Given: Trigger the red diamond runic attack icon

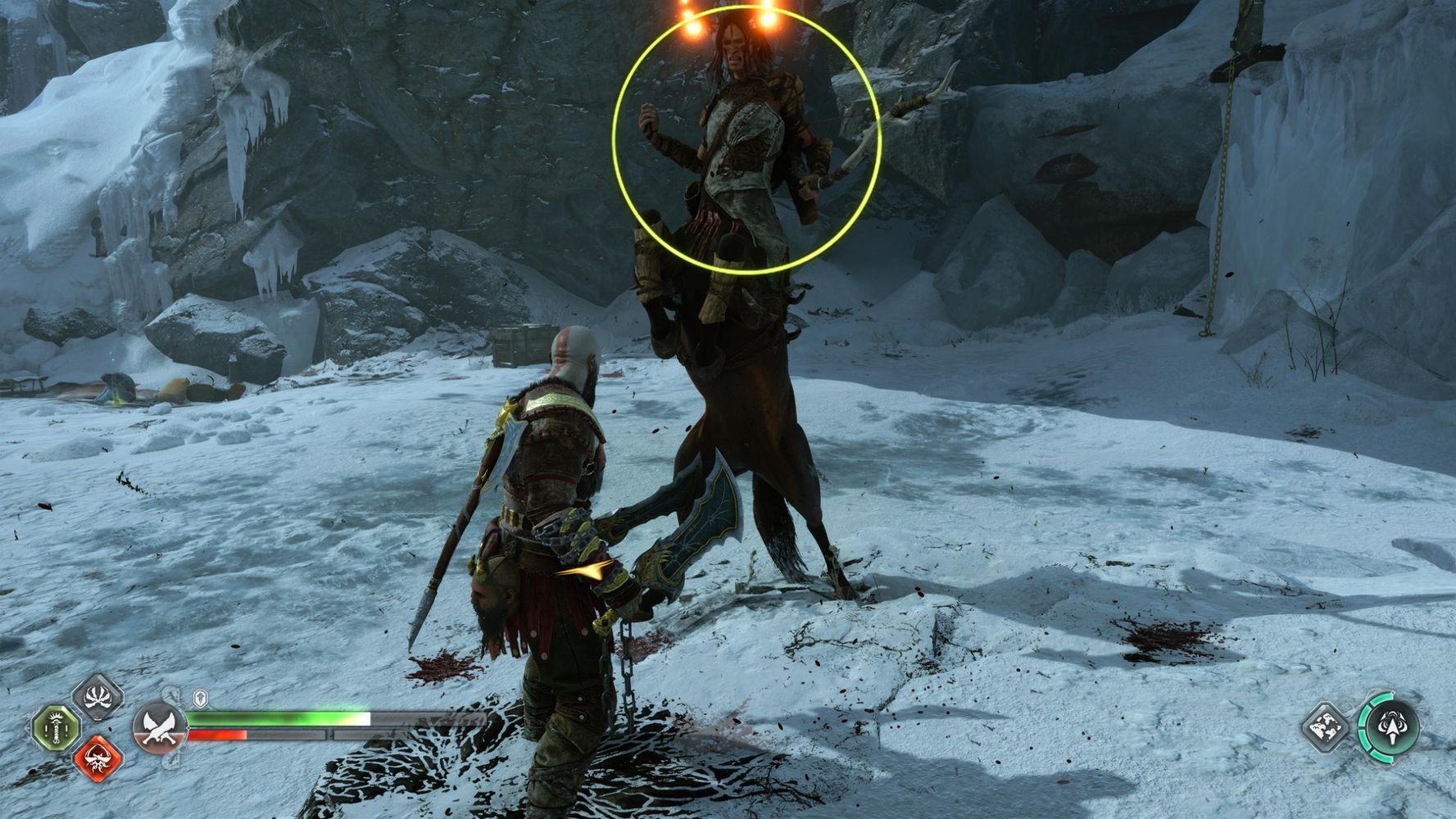Looking at the screenshot, I should (x=98, y=758).
